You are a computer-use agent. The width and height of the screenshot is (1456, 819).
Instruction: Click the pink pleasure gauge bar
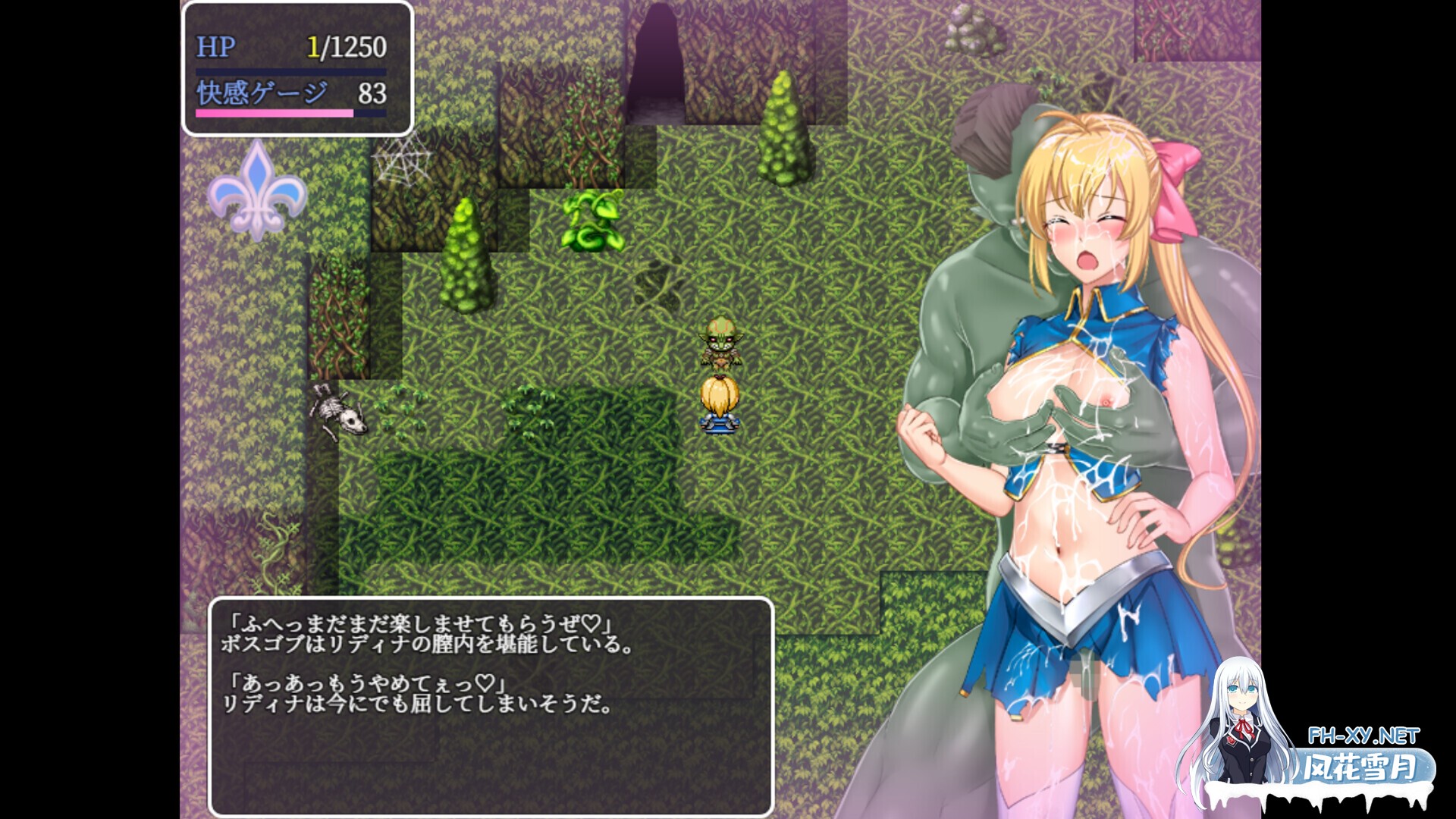(x=273, y=114)
